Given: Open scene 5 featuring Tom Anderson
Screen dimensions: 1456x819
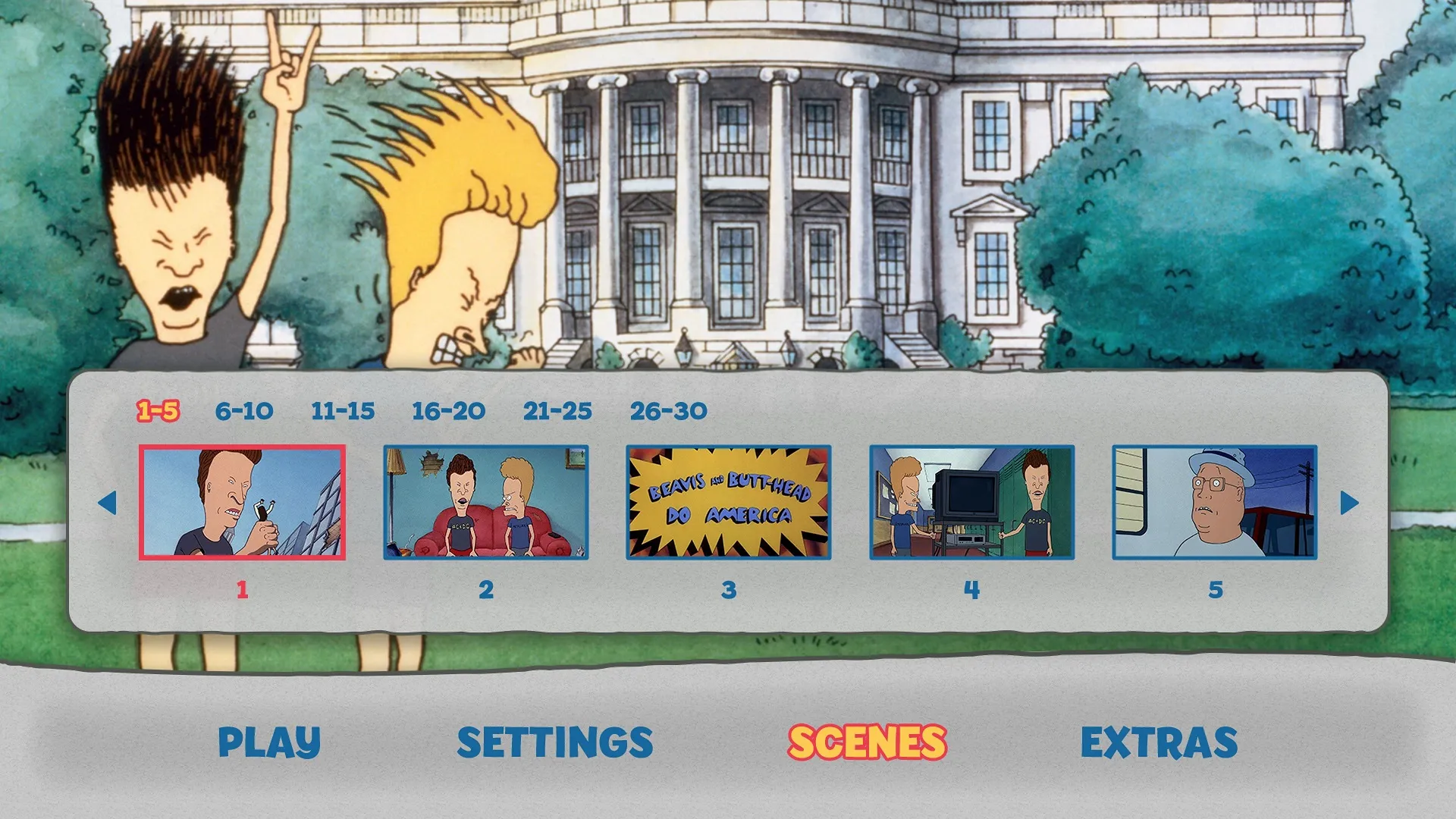Looking at the screenshot, I should [1215, 501].
